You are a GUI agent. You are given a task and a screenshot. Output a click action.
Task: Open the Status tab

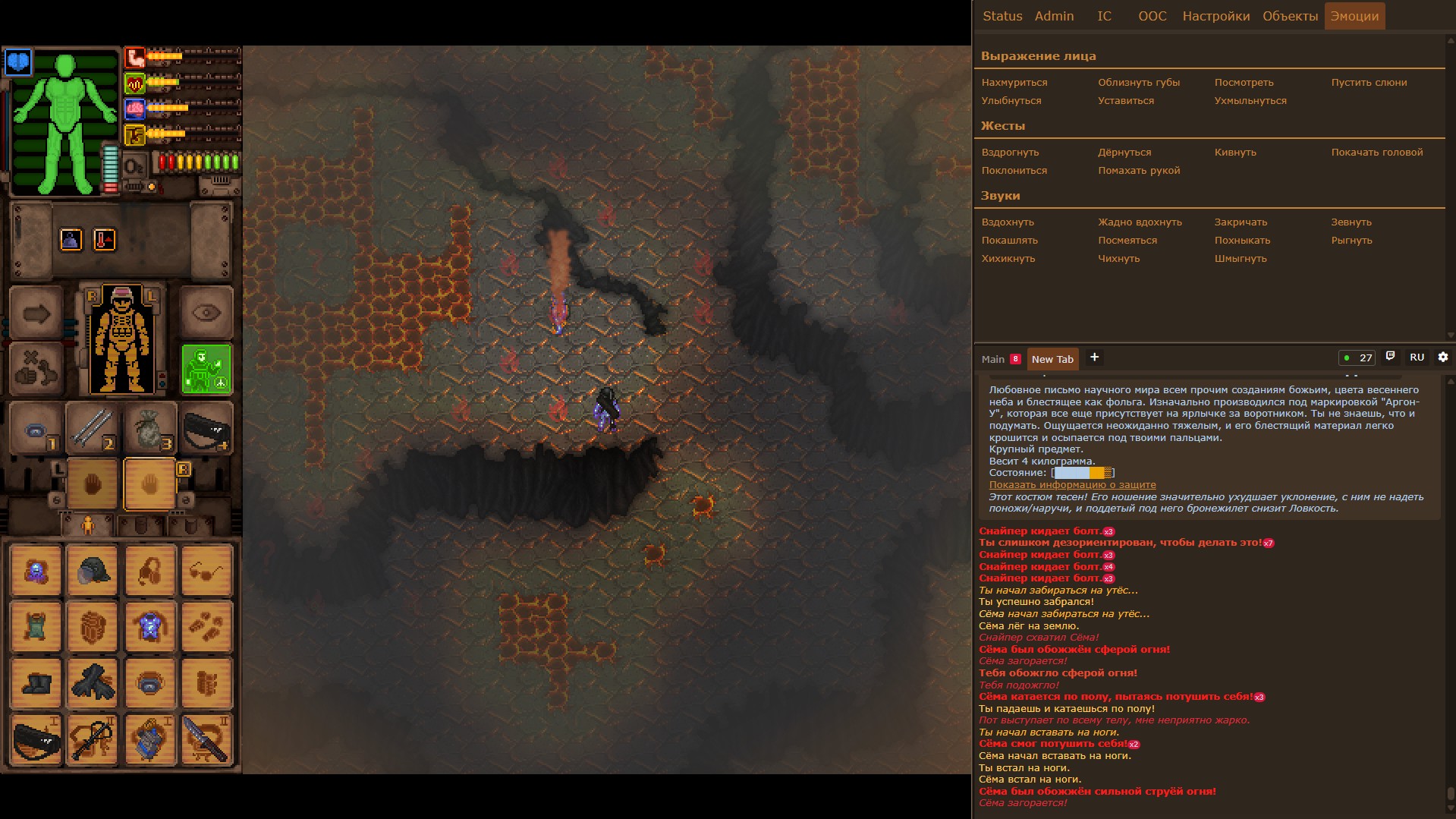[x=1002, y=16]
